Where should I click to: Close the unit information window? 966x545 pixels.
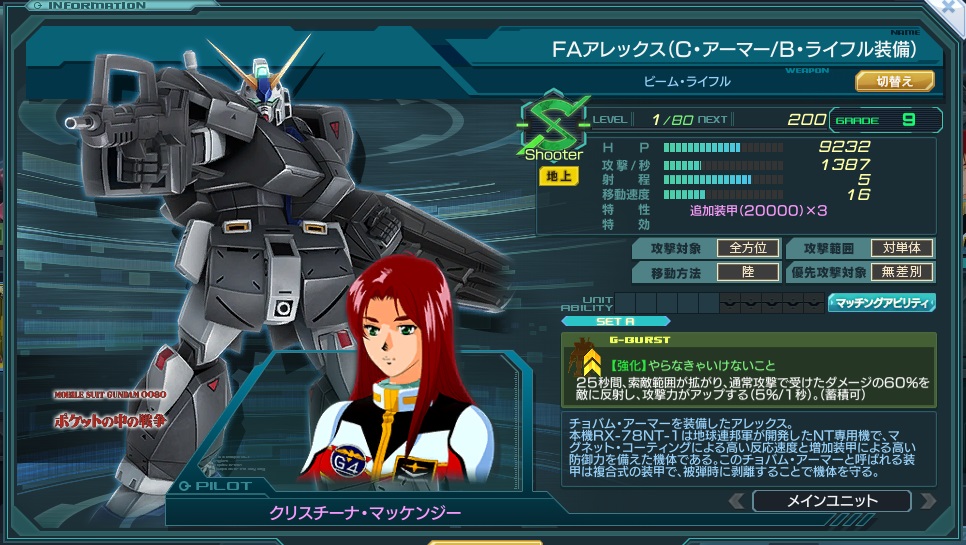(x=950, y=7)
